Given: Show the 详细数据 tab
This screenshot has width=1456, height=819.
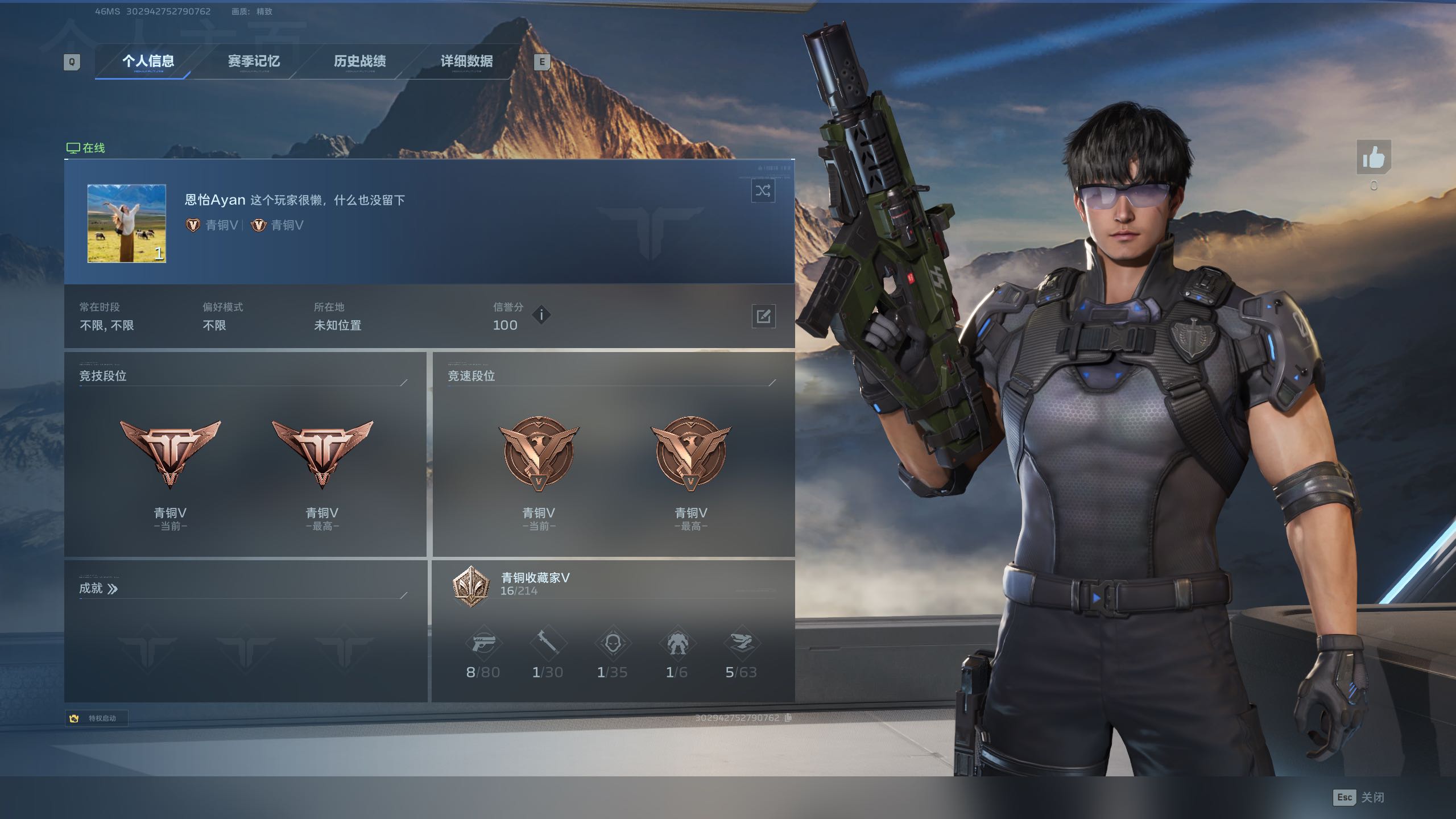Looking at the screenshot, I should coord(466,61).
